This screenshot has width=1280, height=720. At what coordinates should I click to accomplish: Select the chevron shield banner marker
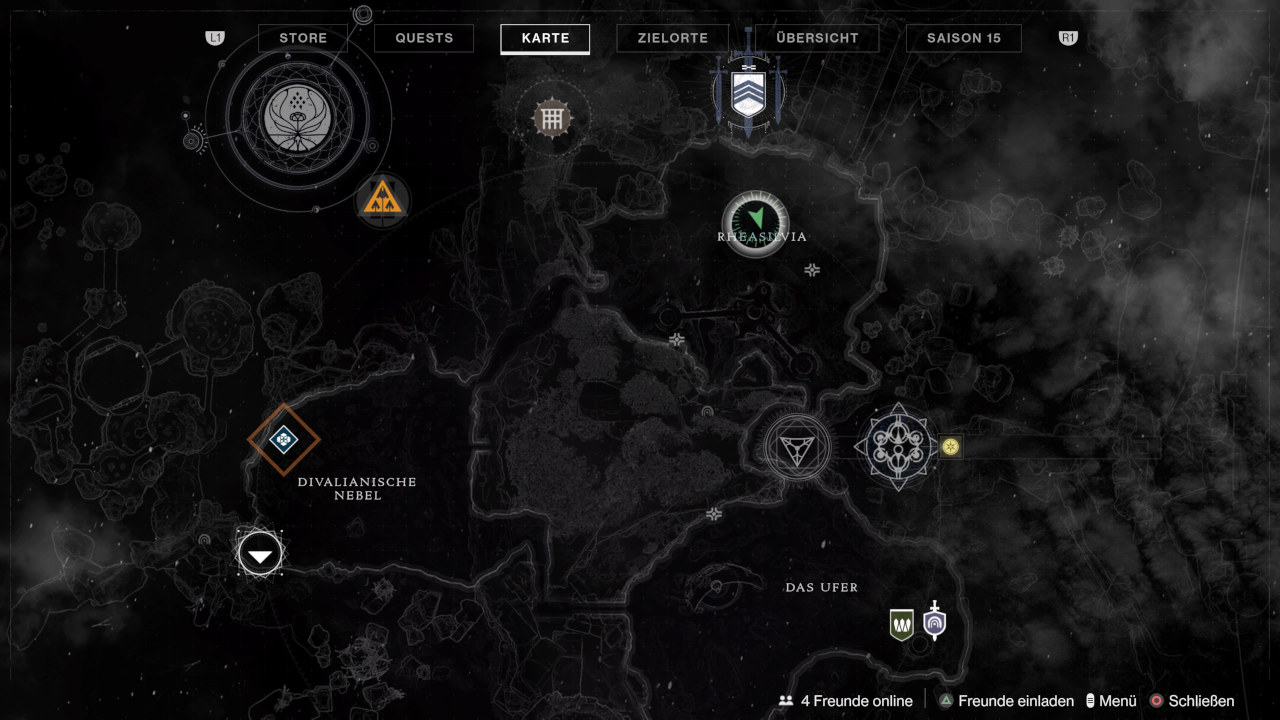[x=748, y=92]
